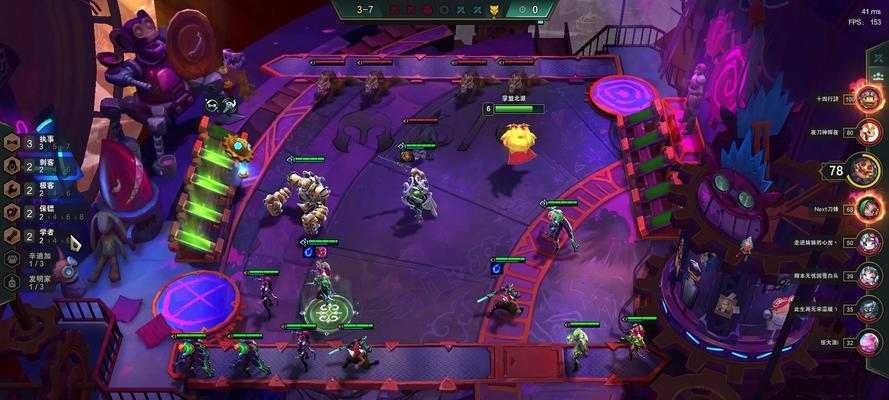Select your own portrait showing 78 health

866,170
